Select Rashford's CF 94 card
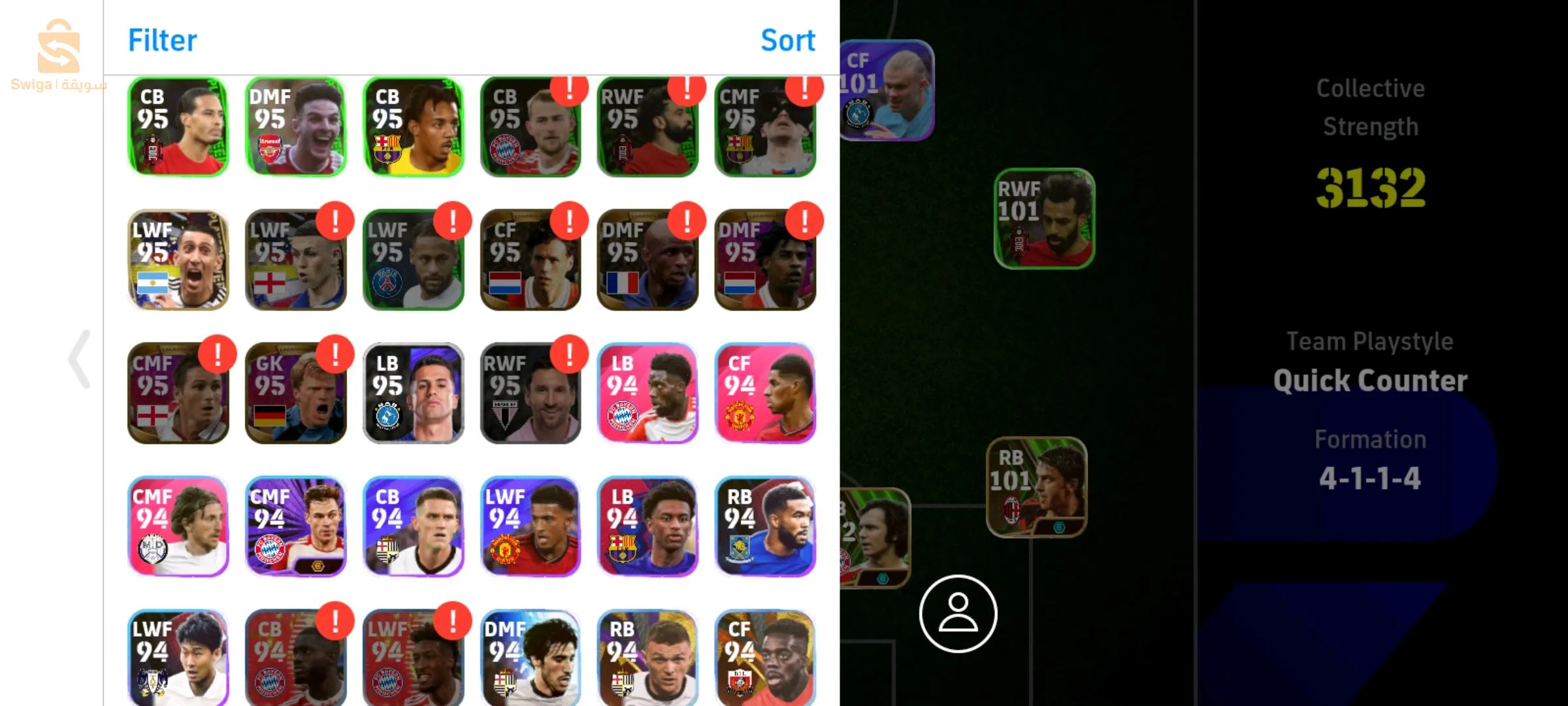Screen dimensions: 1568x706 766,392
